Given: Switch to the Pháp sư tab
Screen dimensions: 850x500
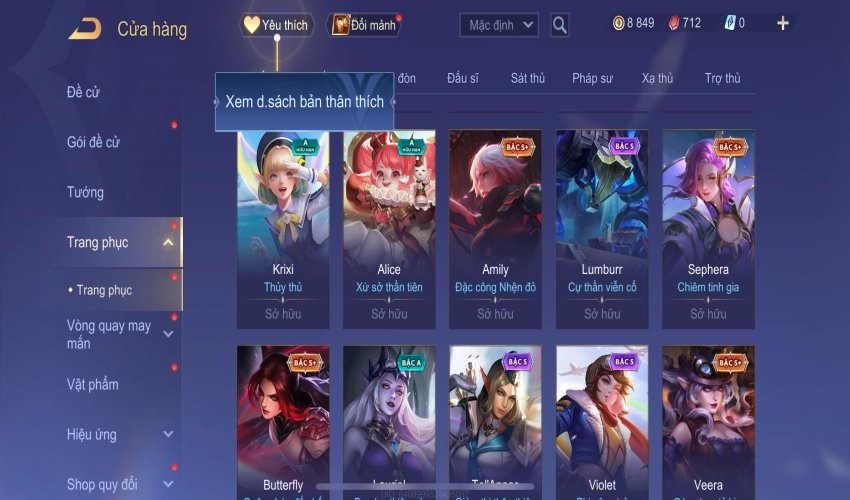Looking at the screenshot, I should click(x=592, y=78).
